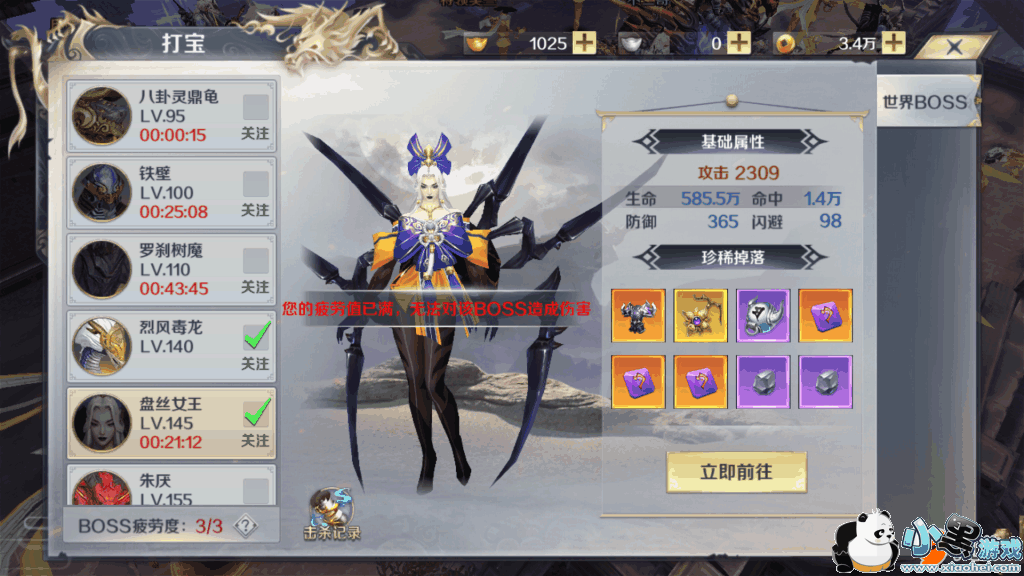Toggle 关注 checkbox for 八卦灵鼎龟
The image size is (1024, 576).
256,107
